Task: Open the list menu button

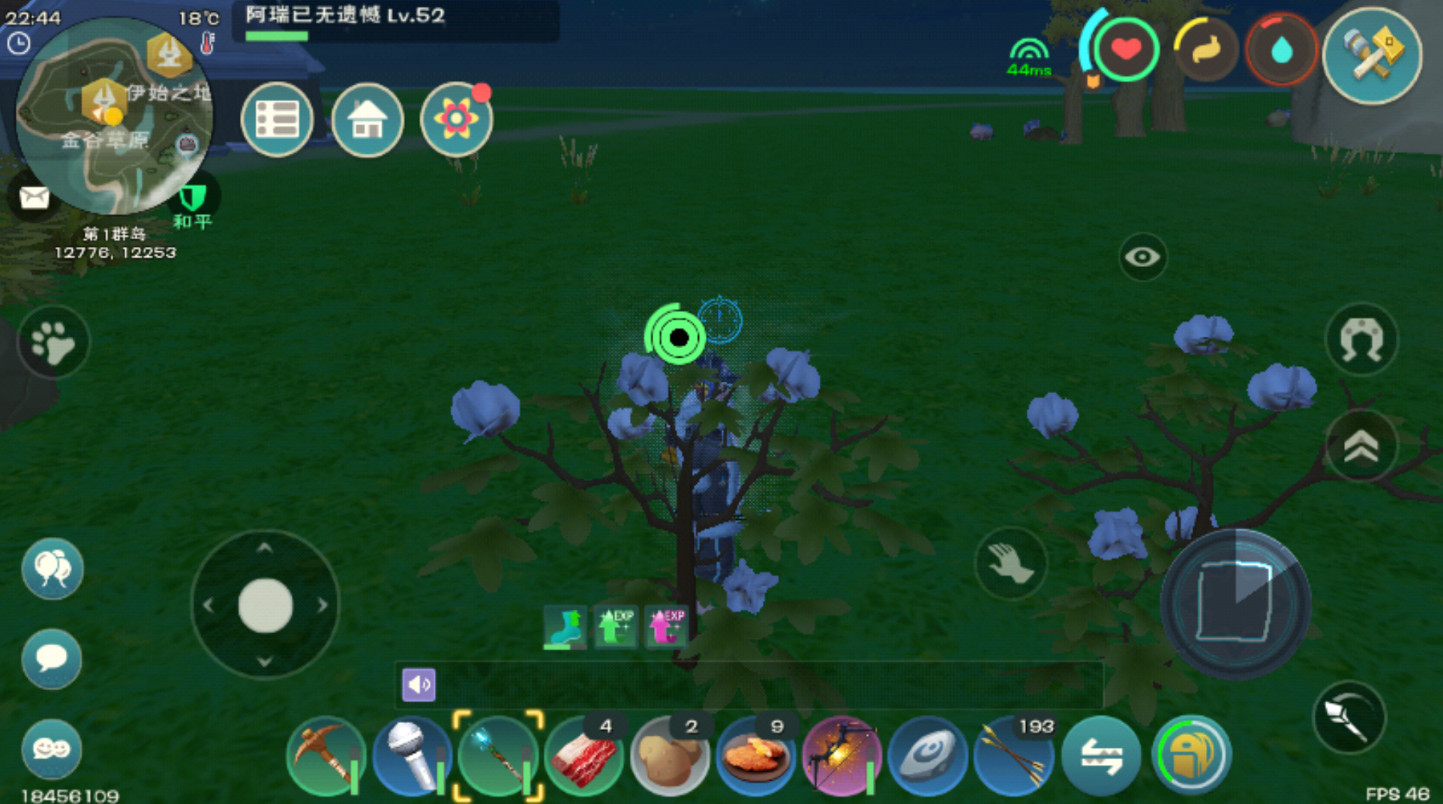Action: click(277, 120)
